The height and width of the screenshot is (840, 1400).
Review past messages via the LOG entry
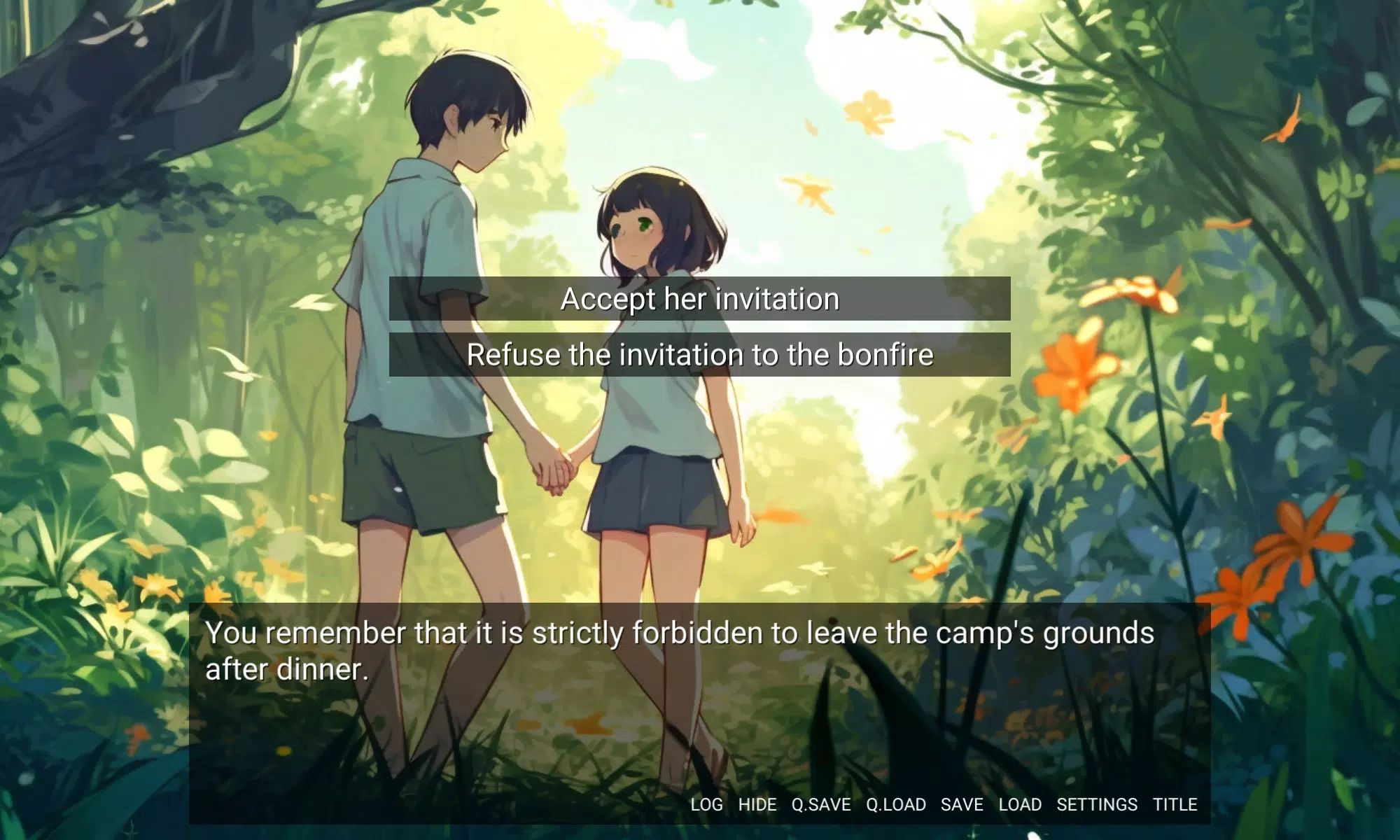pos(706,804)
